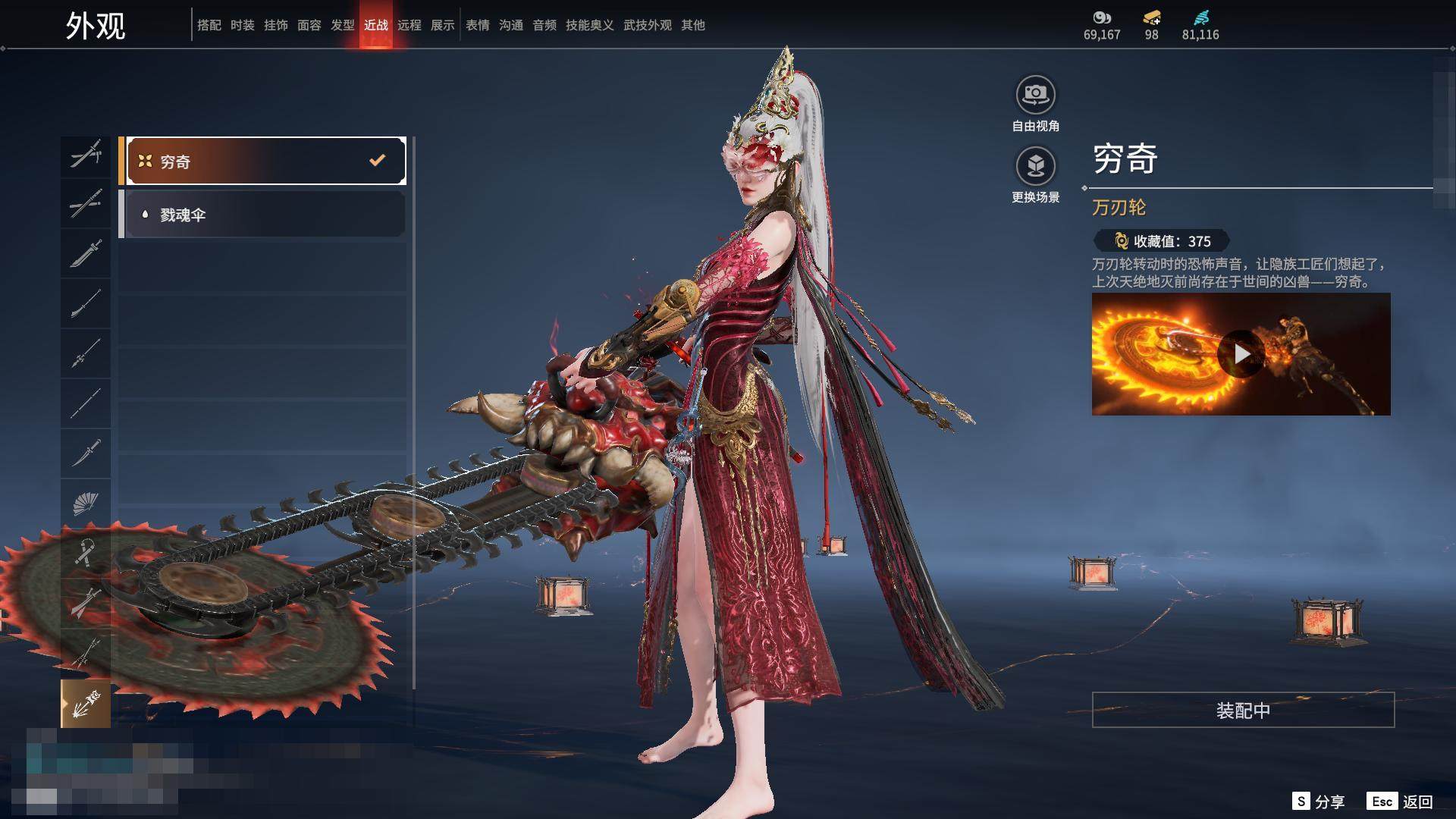This screenshot has width=1456, height=819.
Task: Show the 展示 tab
Action: (x=443, y=25)
